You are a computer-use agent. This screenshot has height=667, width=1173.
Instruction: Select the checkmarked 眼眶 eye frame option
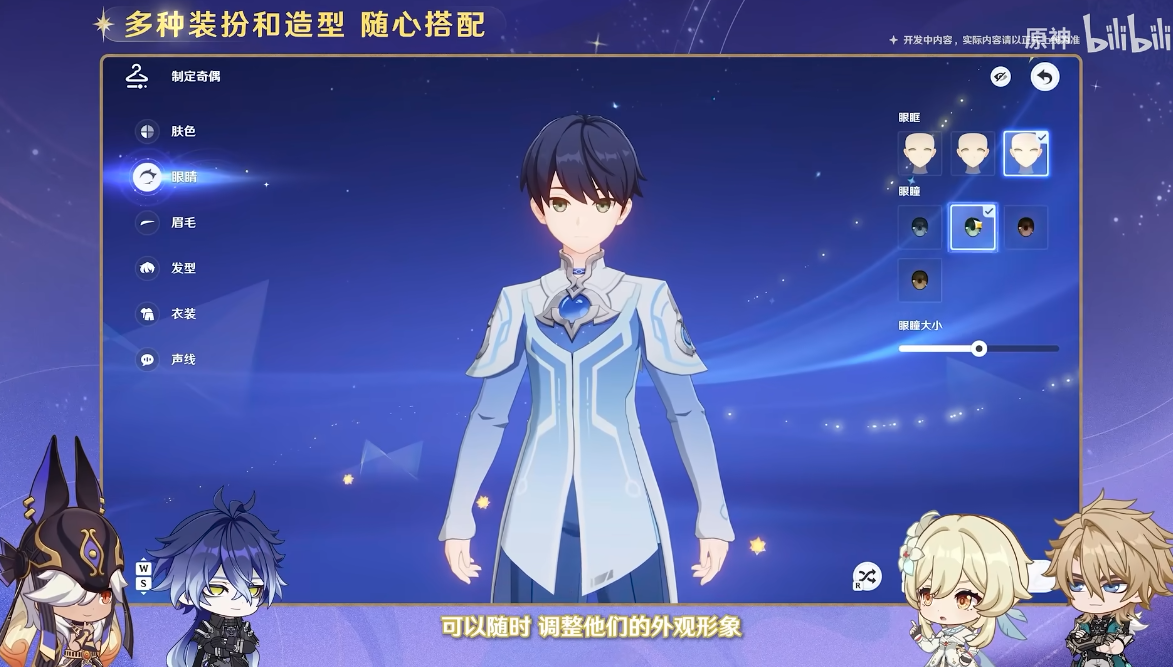click(1026, 153)
